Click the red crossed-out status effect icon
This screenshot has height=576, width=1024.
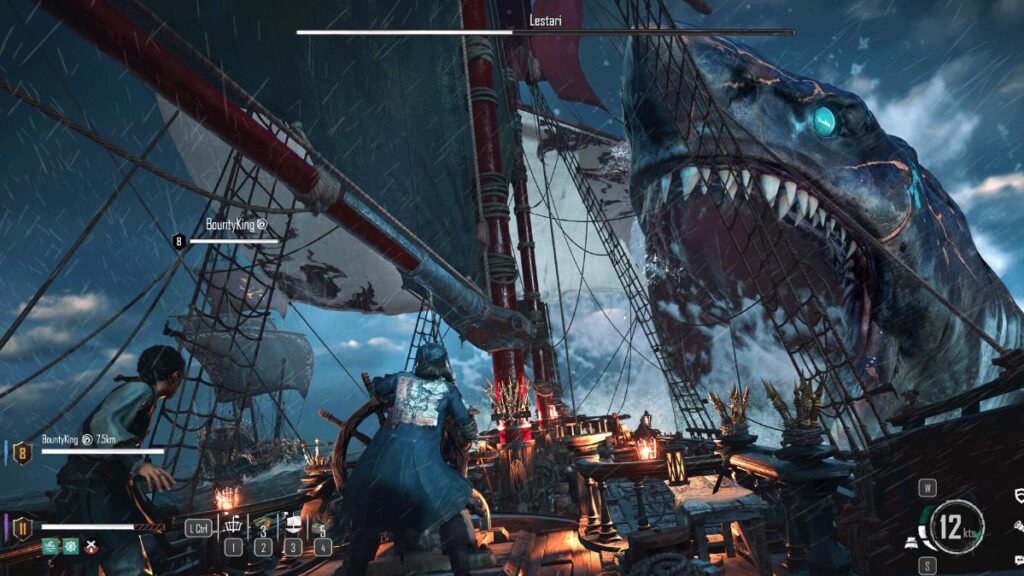click(92, 546)
